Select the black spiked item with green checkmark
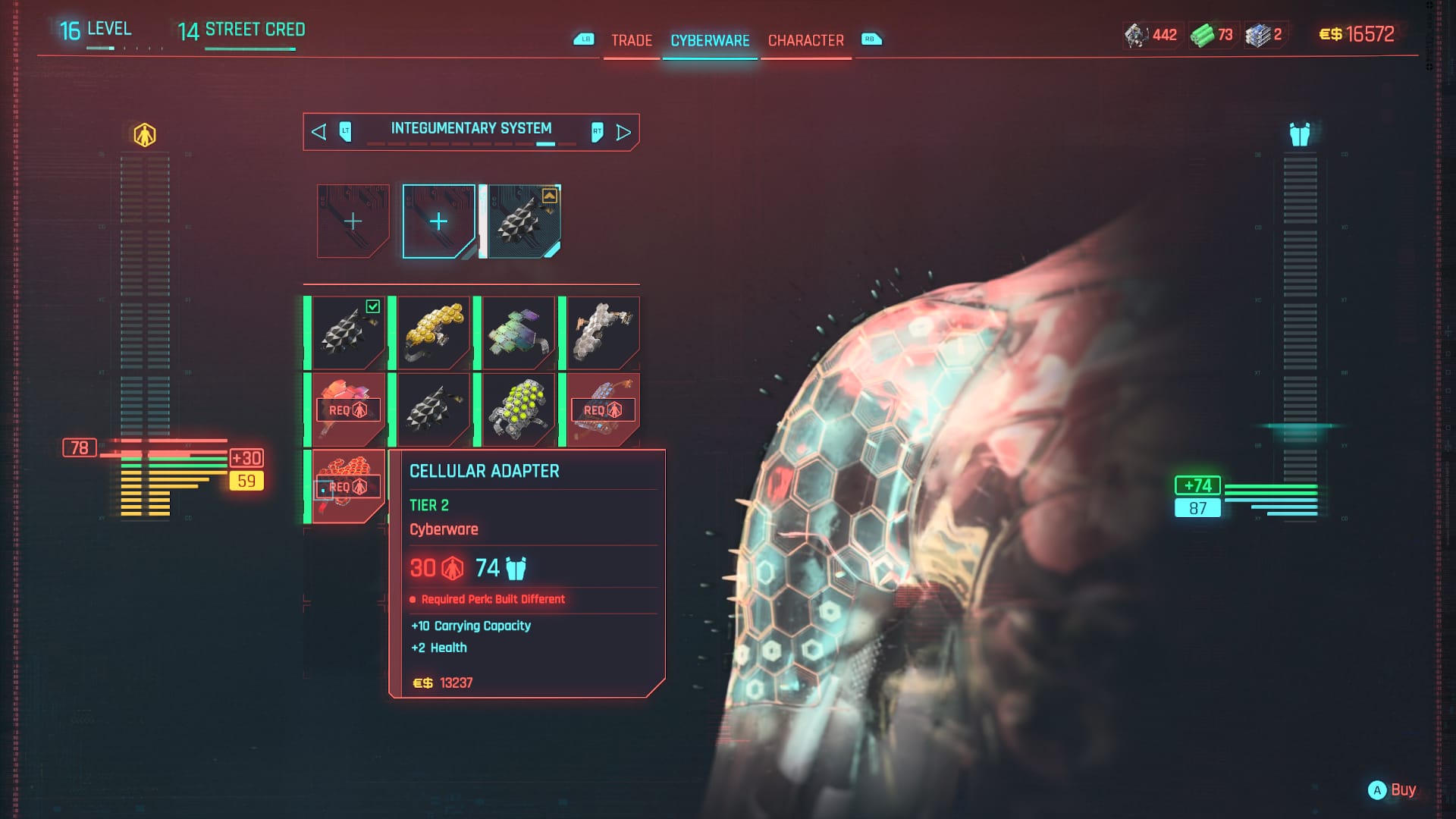Image resolution: width=1456 pixels, height=819 pixels. 348,332
